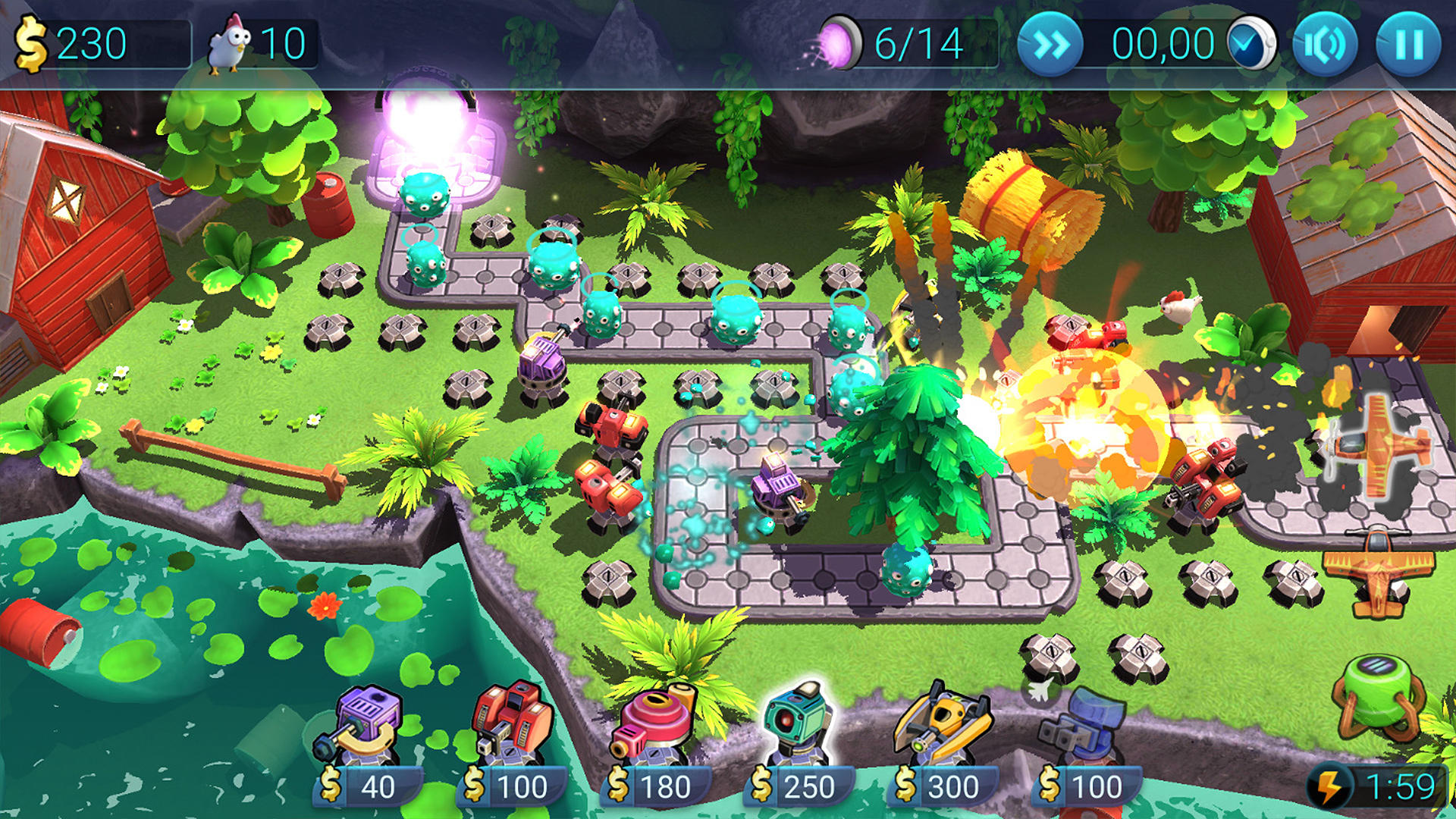The width and height of the screenshot is (1456, 819).
Task: Click the purple portal wave indicator
Action: 839,43
